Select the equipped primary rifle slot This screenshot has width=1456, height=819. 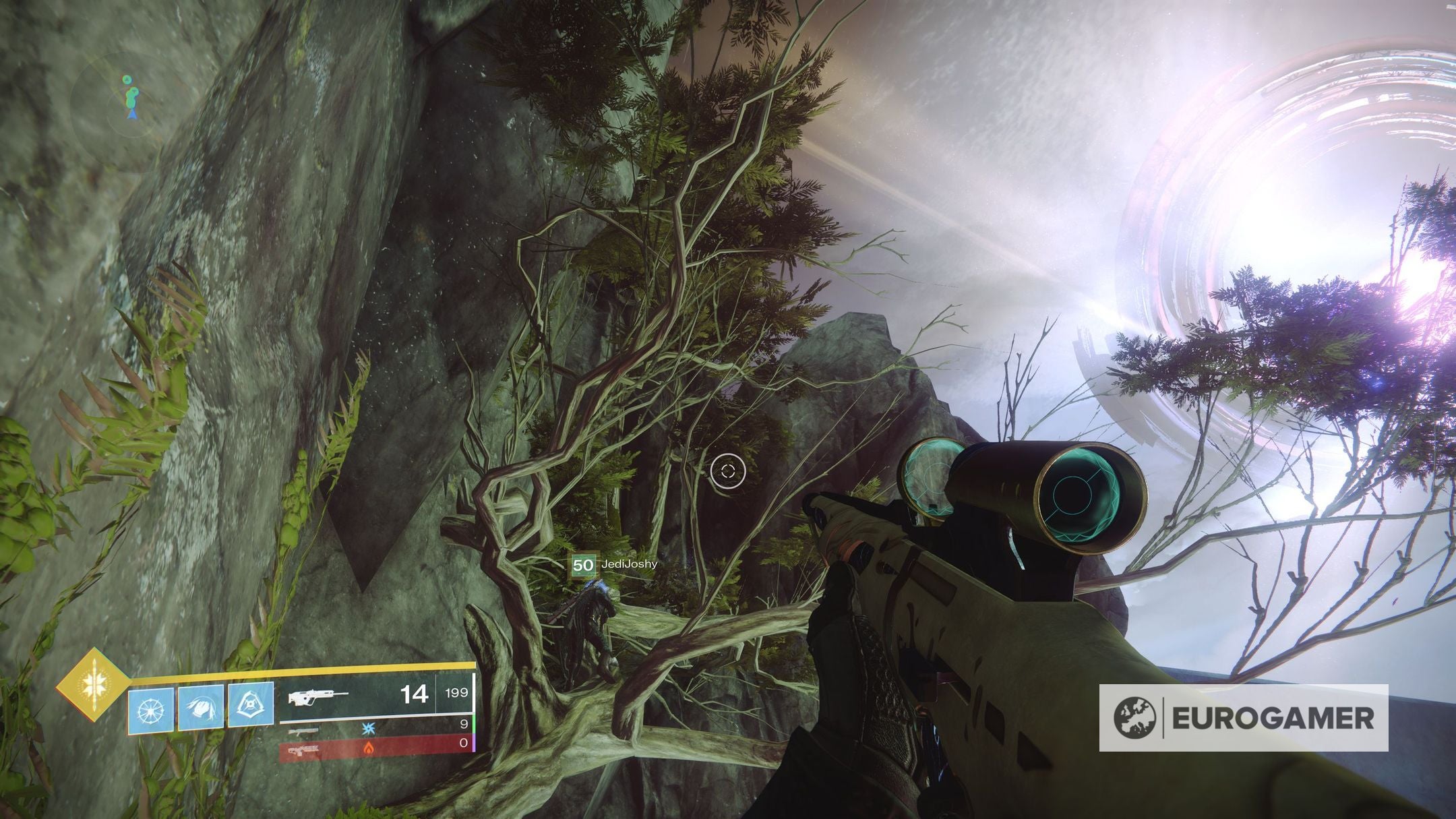click(376, 693)
